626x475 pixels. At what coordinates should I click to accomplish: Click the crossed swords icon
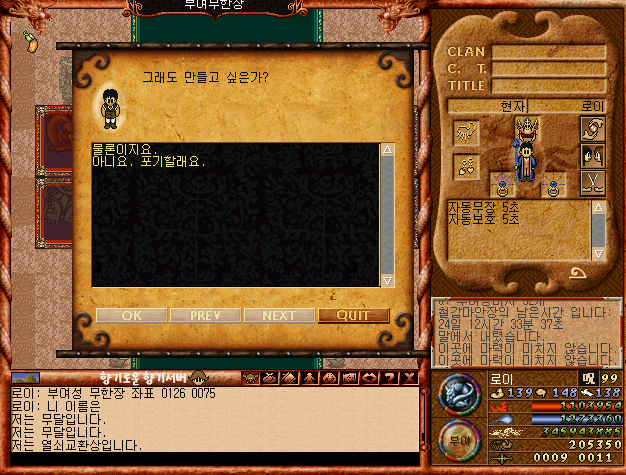tap(592, 183)
